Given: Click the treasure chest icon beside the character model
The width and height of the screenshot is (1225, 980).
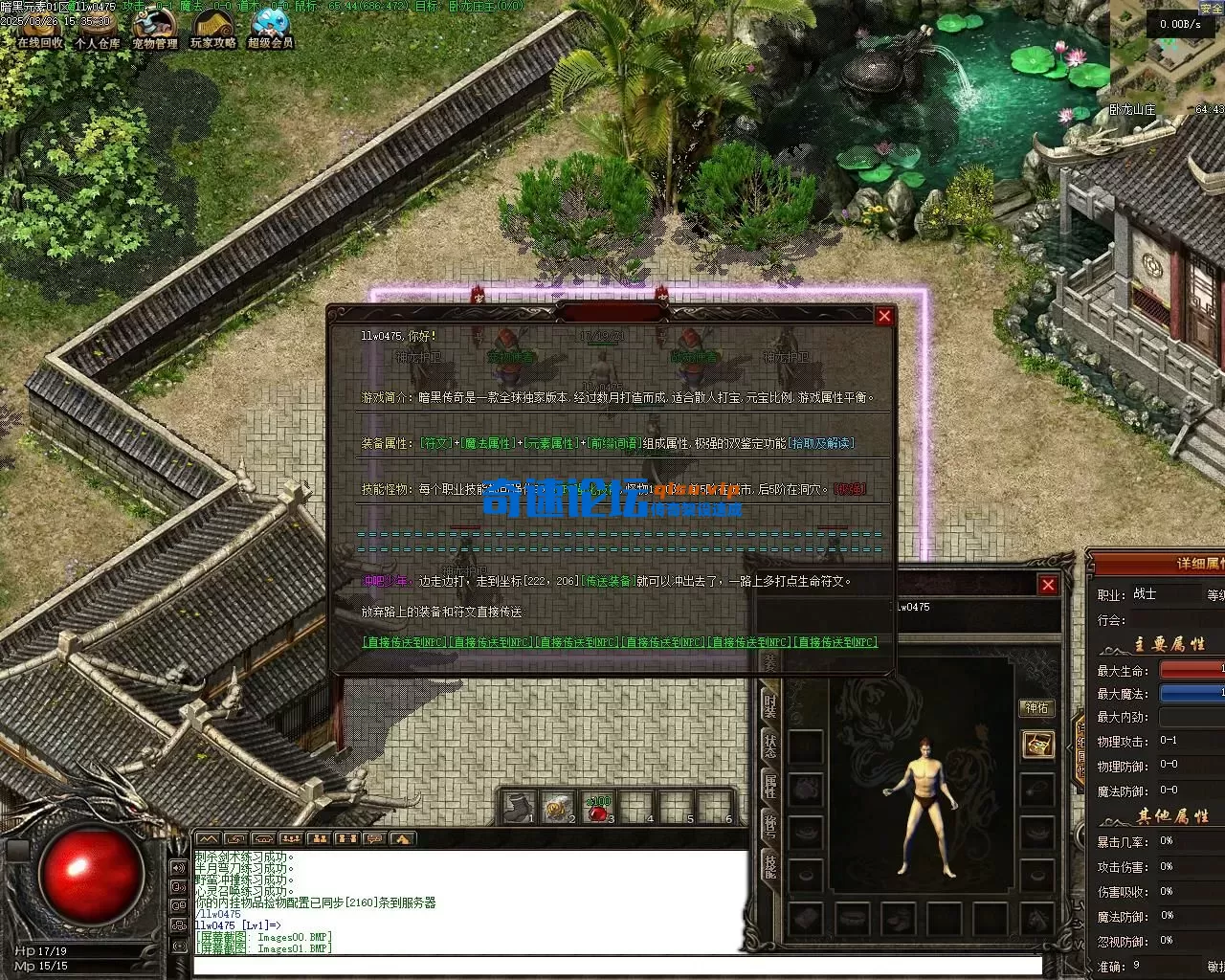Looking at the screenshot, I should (1040, 745).
